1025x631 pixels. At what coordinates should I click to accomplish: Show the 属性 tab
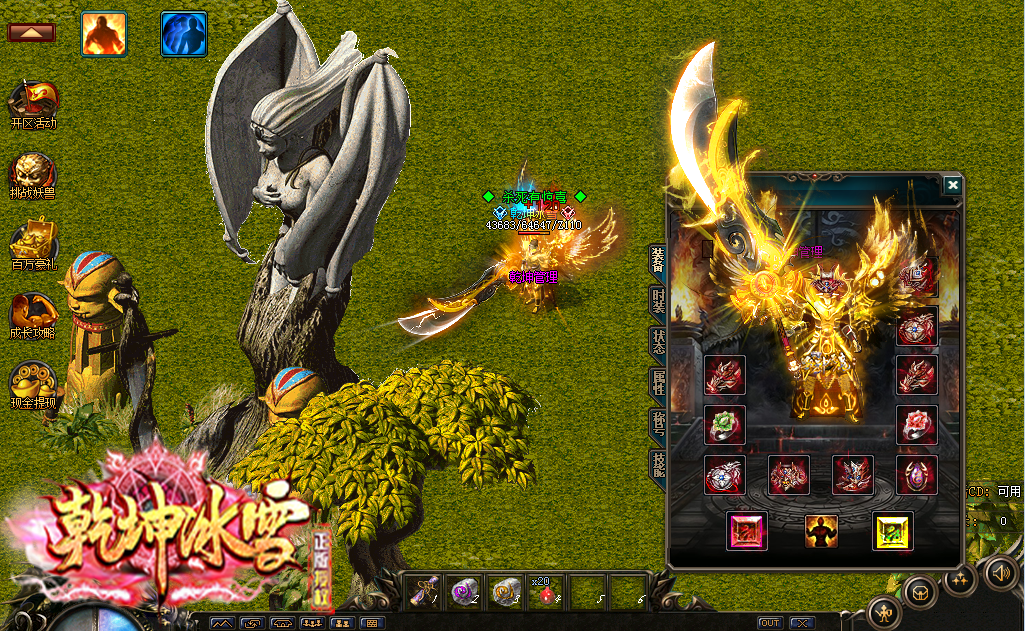pos(658,382)
